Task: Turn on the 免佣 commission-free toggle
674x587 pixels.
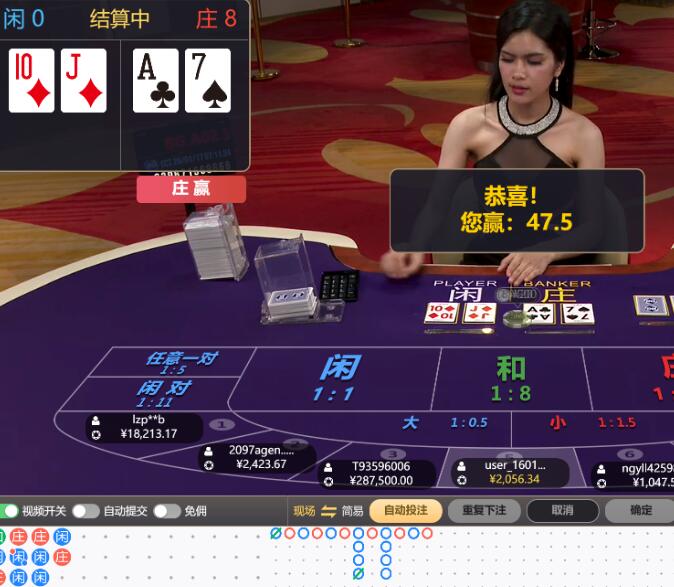Action: (166, 511)
